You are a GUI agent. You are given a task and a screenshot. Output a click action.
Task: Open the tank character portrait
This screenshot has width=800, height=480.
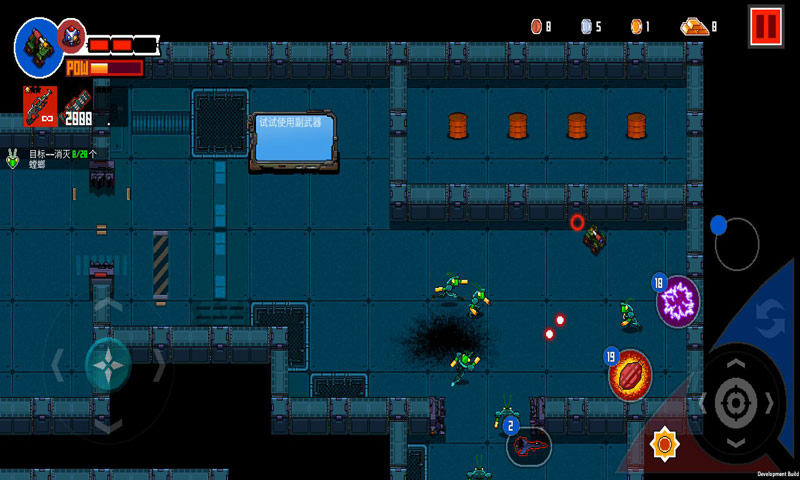click(38, 43)
